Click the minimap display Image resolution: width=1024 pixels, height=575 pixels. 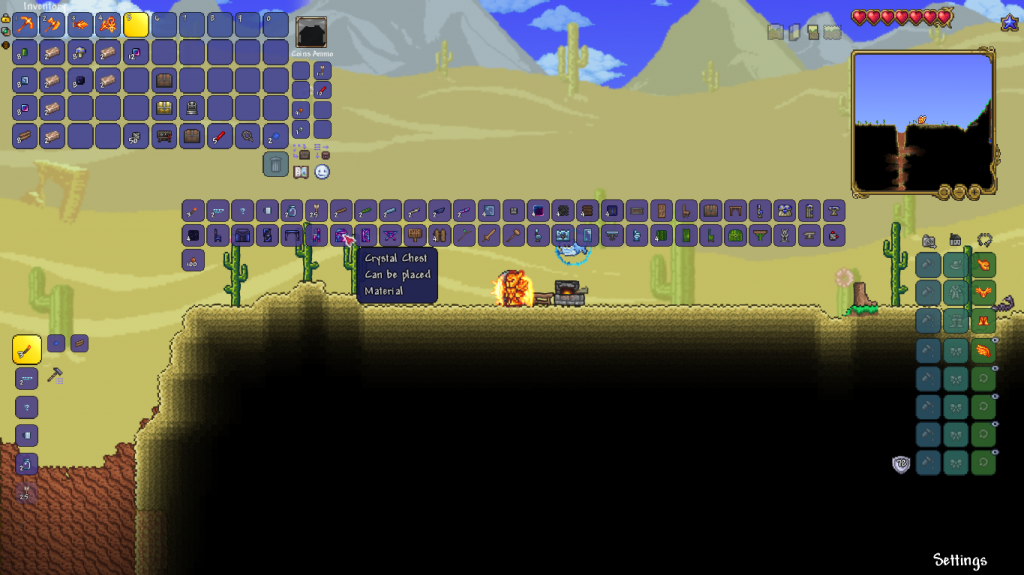pos(922,121)
